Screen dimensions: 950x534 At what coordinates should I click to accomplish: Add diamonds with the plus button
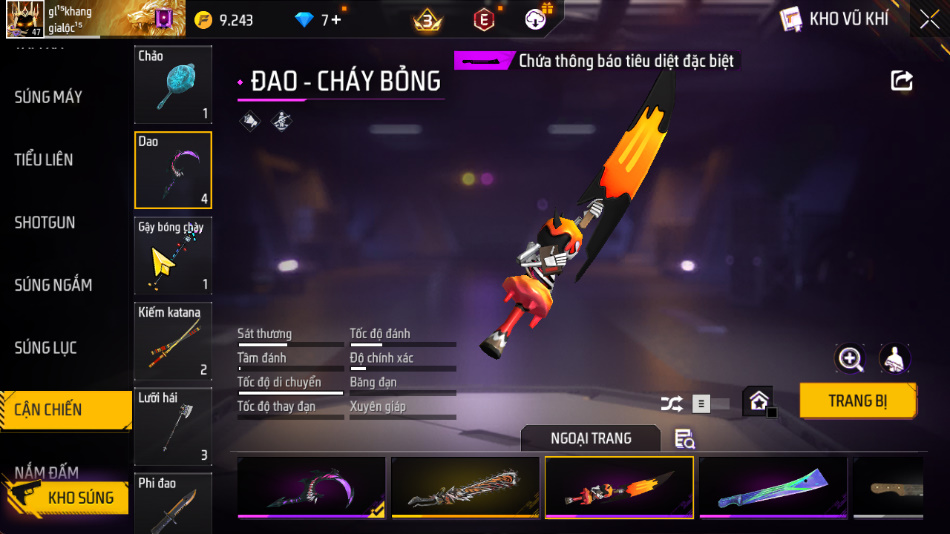(x=336, y=19)
